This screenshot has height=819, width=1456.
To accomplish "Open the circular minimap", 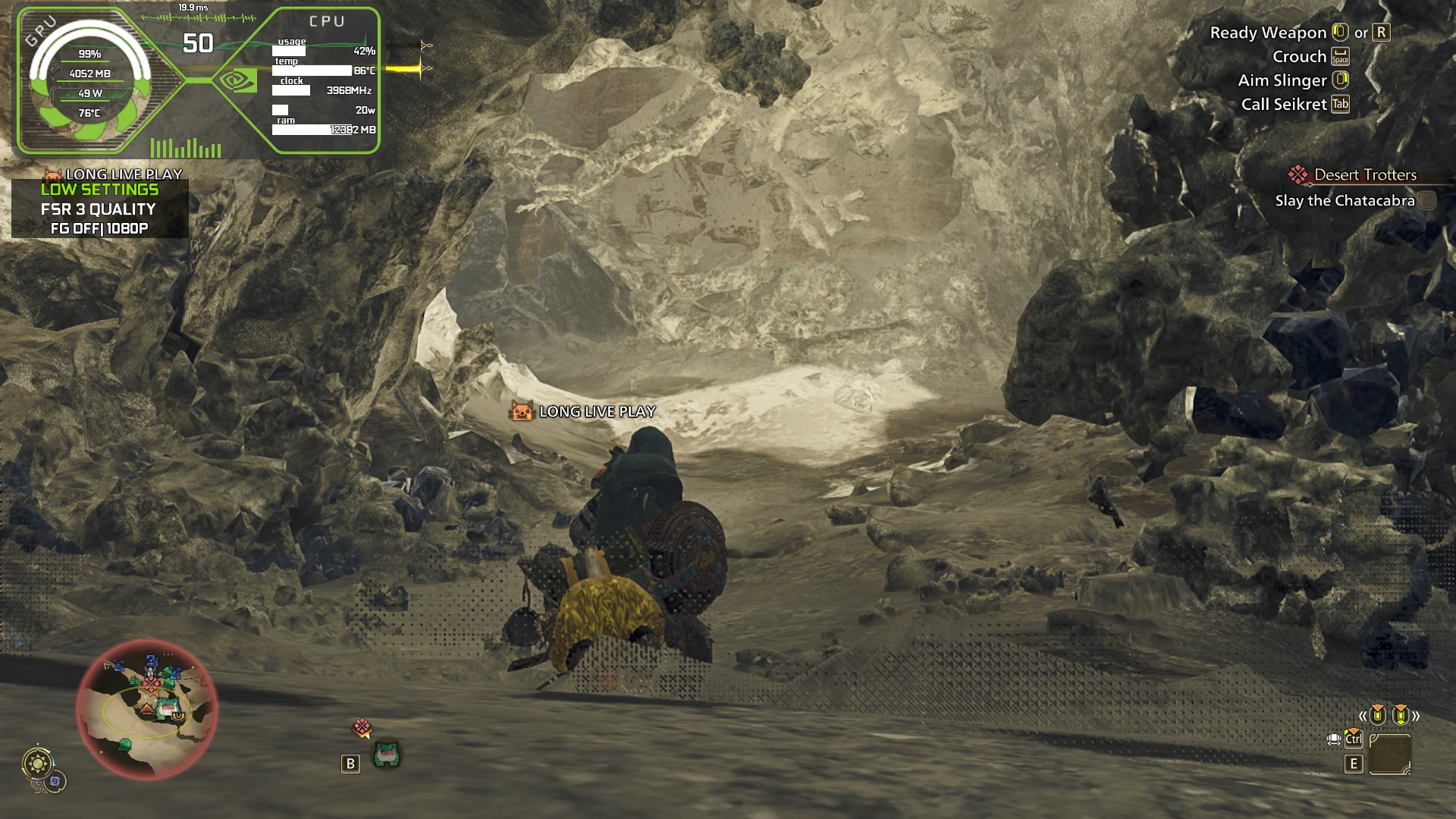I will [147, 709].
